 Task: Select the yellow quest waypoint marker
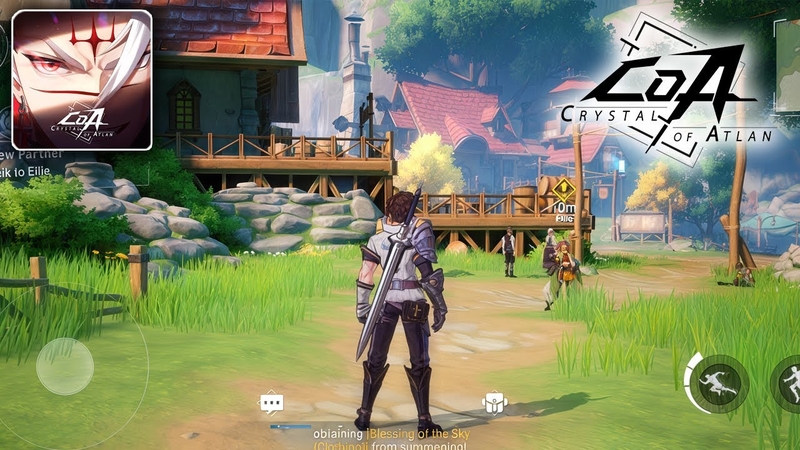(x=563, y=188)
